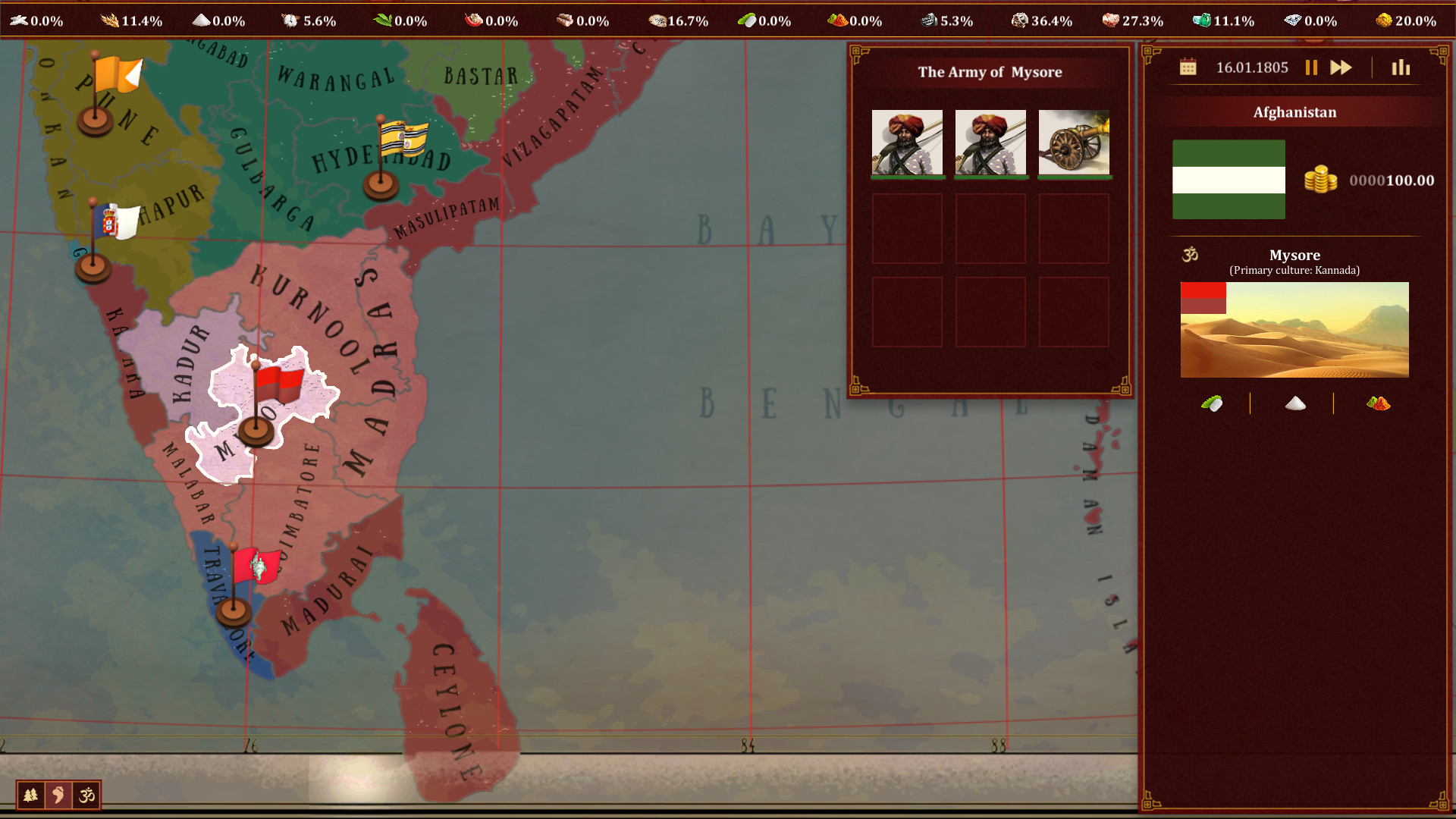Click The Army of Mysore panel title

coord(990,72)
